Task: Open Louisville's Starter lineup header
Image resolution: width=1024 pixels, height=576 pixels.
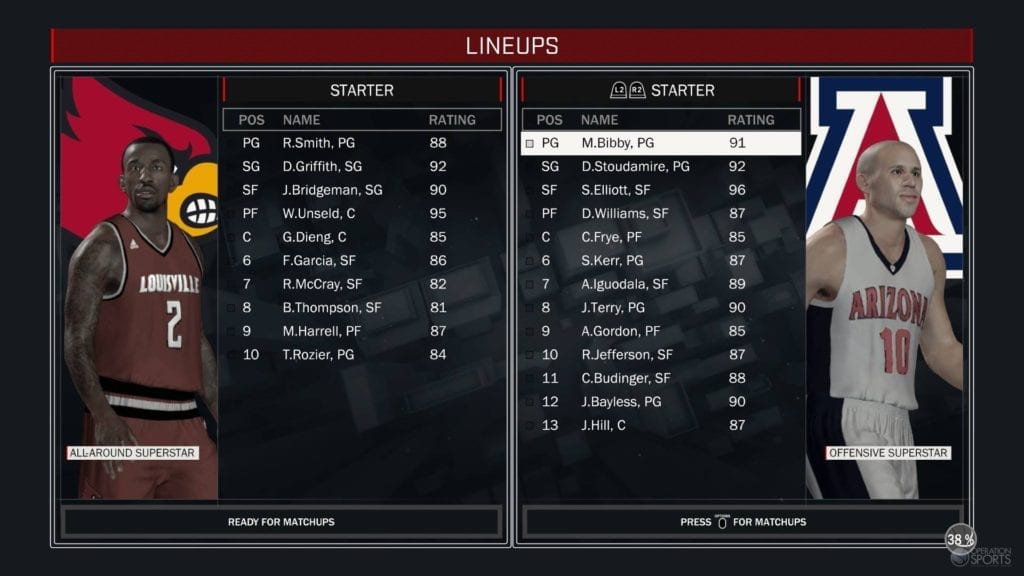Action: point(361,90)
